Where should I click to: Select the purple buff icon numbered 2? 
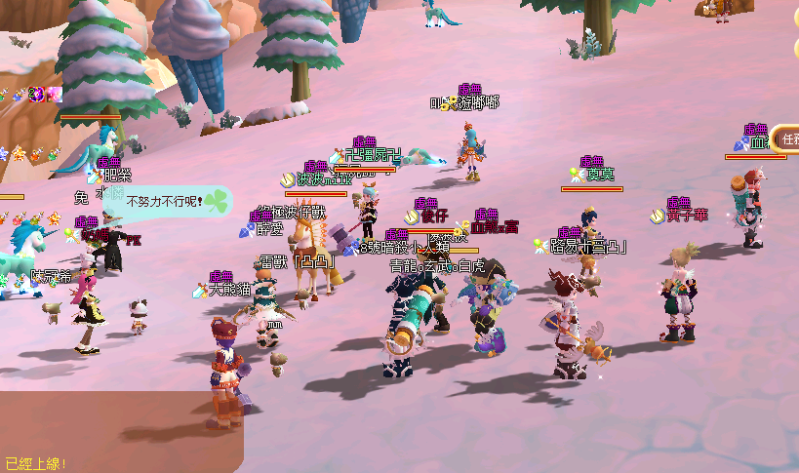click(x=36, y=95)
